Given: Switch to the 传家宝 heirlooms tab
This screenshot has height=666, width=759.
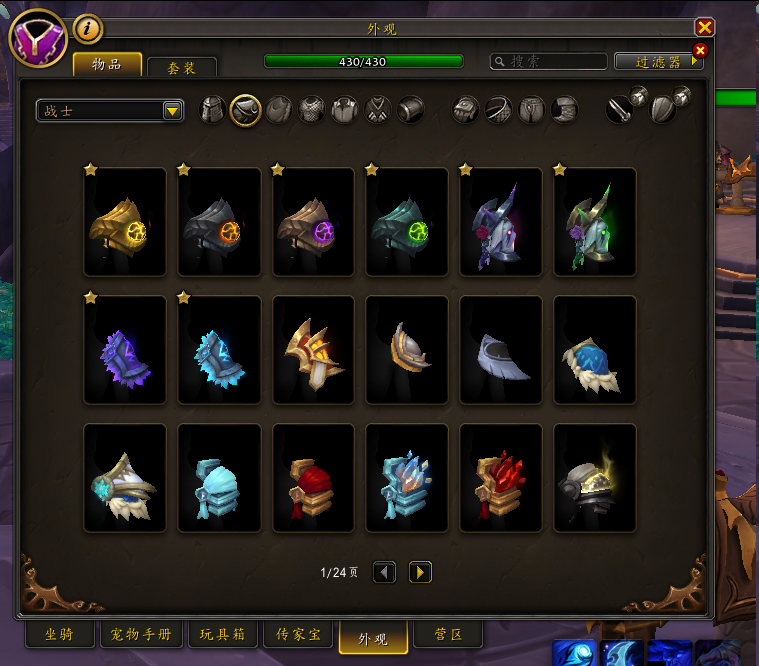Looking at the screenshot, I should tap(298, 634).
